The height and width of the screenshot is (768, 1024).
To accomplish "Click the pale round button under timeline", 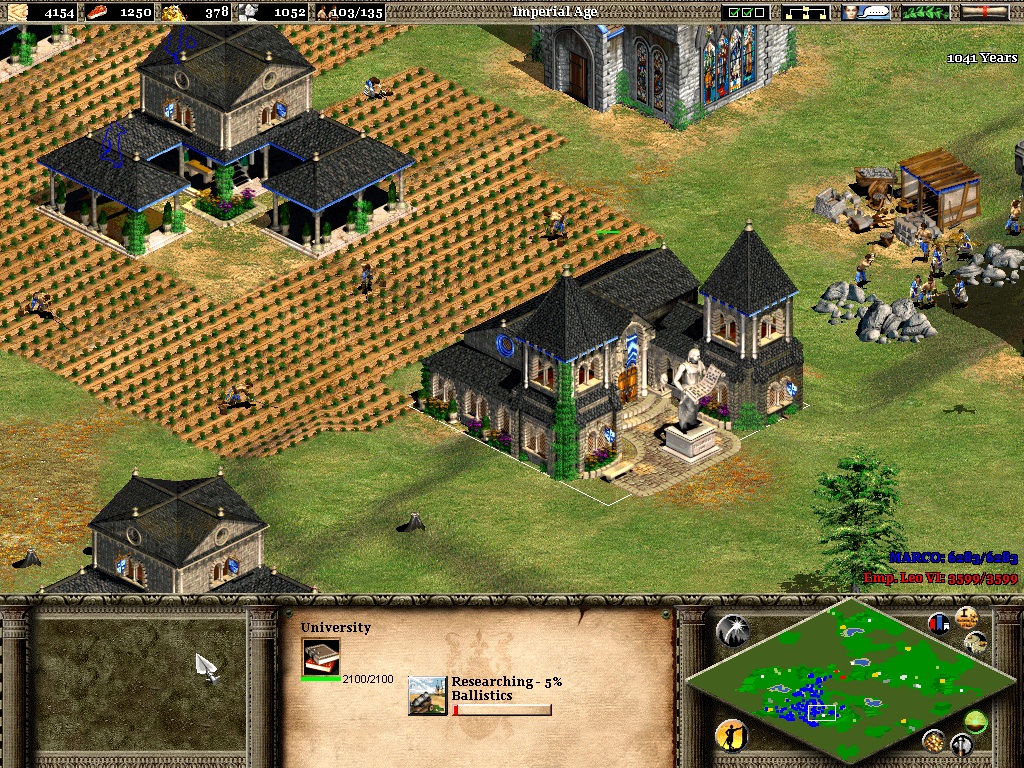I will coord(975,642).
